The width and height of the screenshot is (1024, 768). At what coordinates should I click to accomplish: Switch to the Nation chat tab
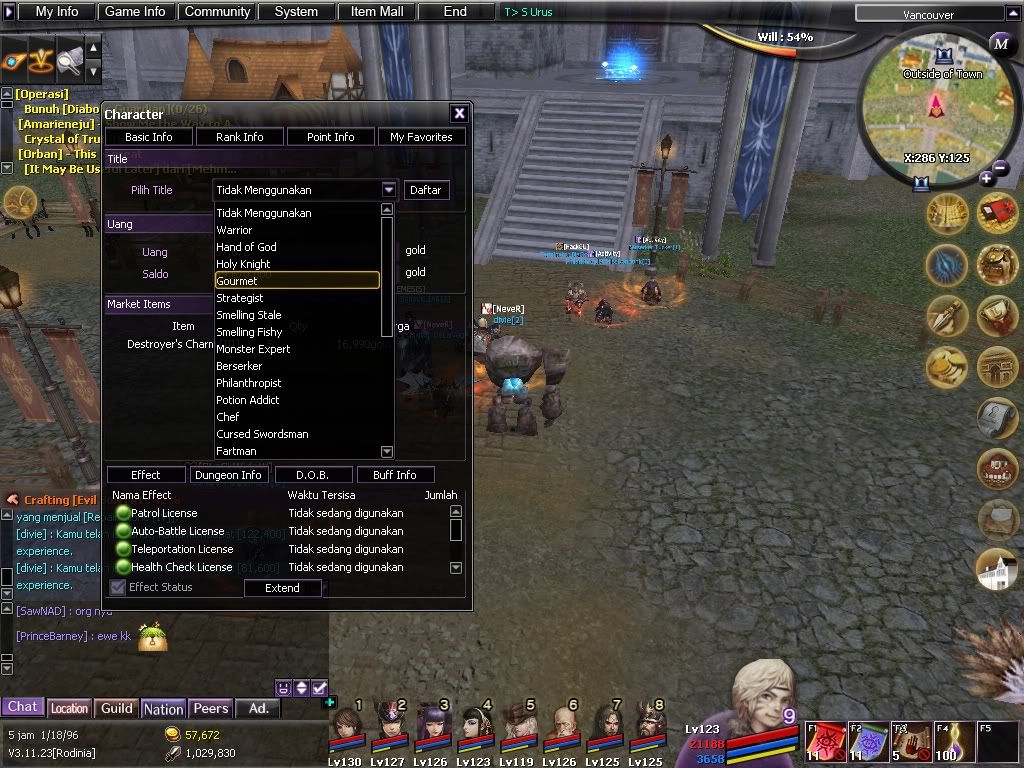(x=163, y=708)
